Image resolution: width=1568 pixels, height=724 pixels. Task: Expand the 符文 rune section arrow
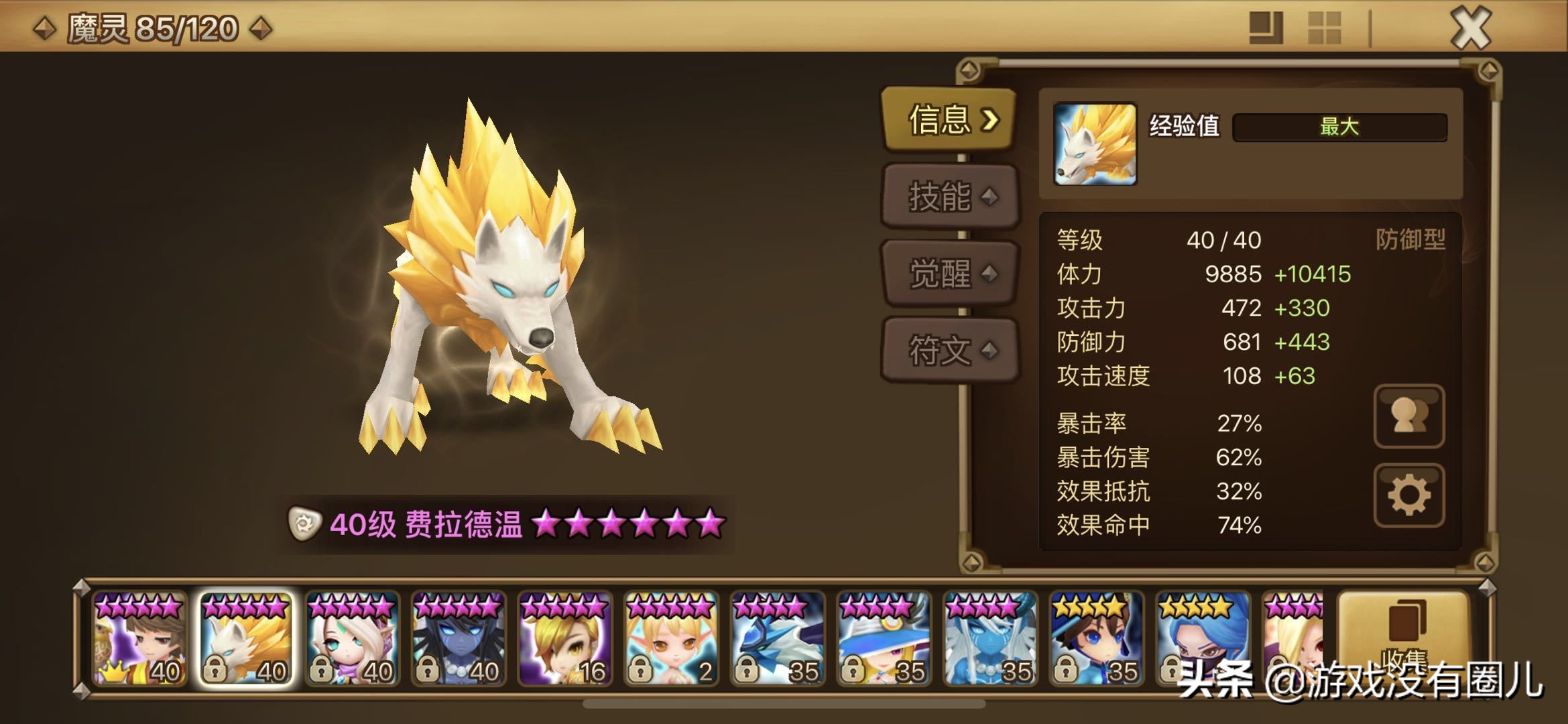(x=991, y=352)
